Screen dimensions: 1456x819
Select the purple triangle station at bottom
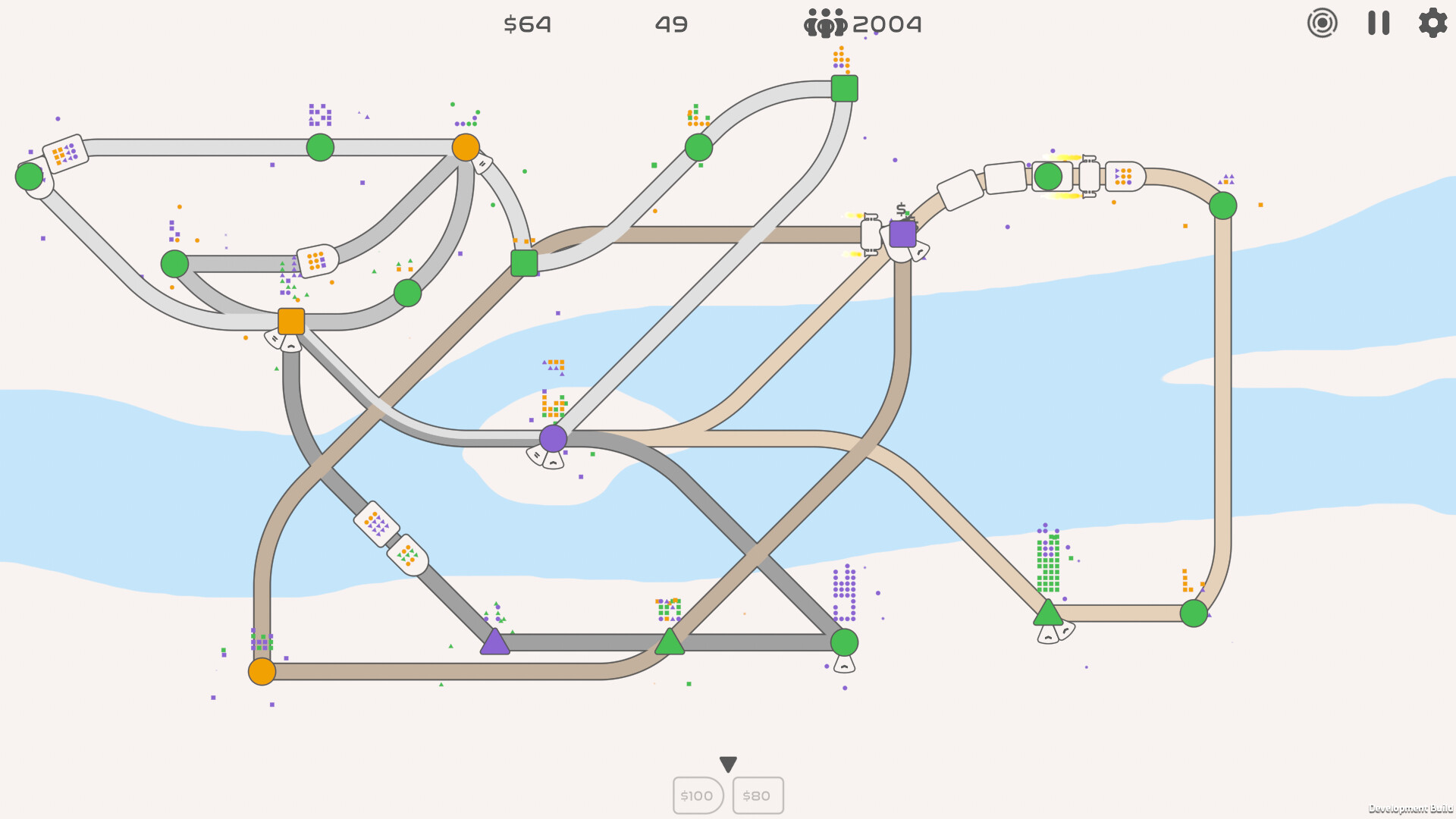[x=495, y=643]
